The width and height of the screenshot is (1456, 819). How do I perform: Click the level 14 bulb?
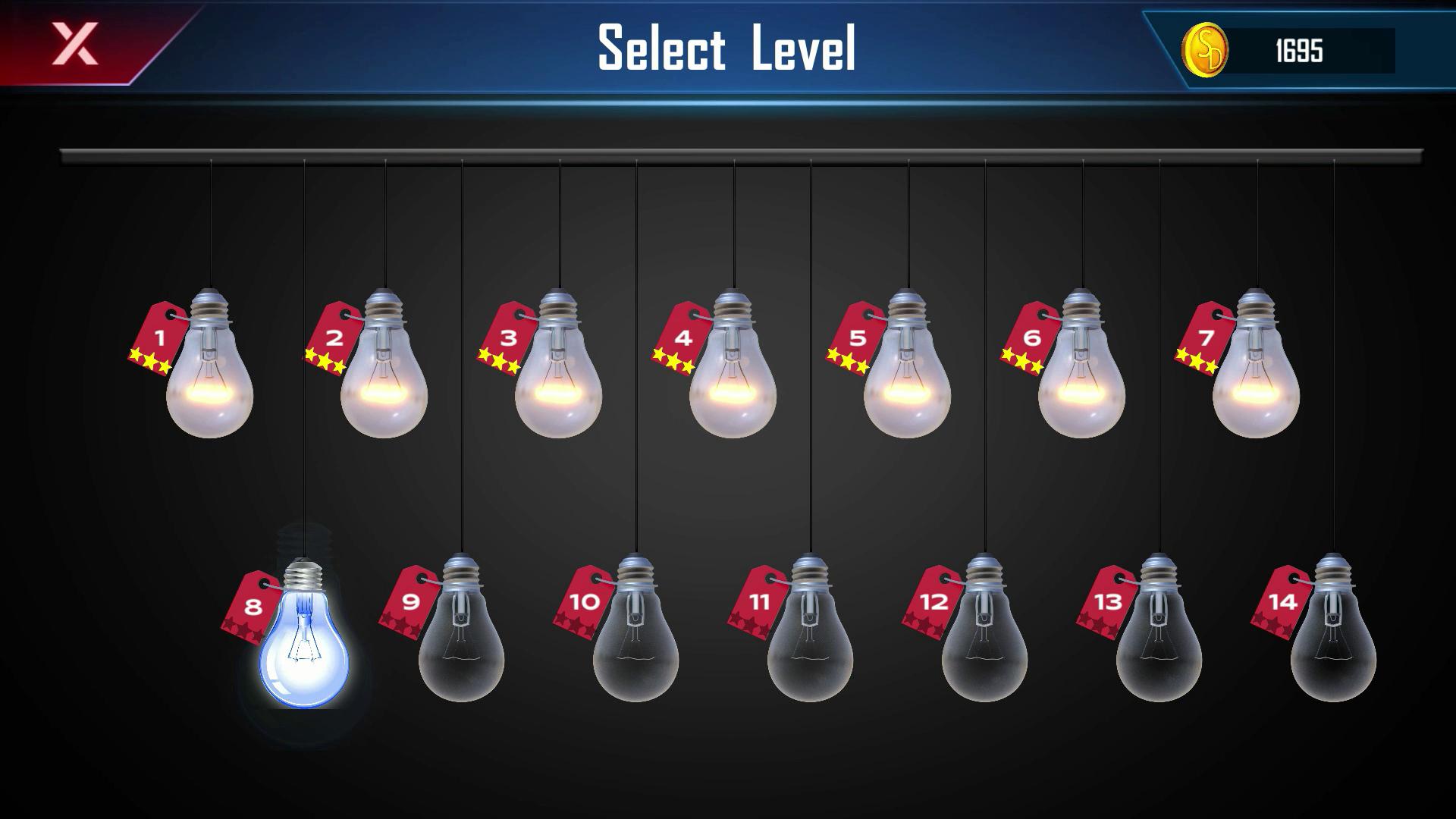pyautogui.click(x=1333, y=643)
